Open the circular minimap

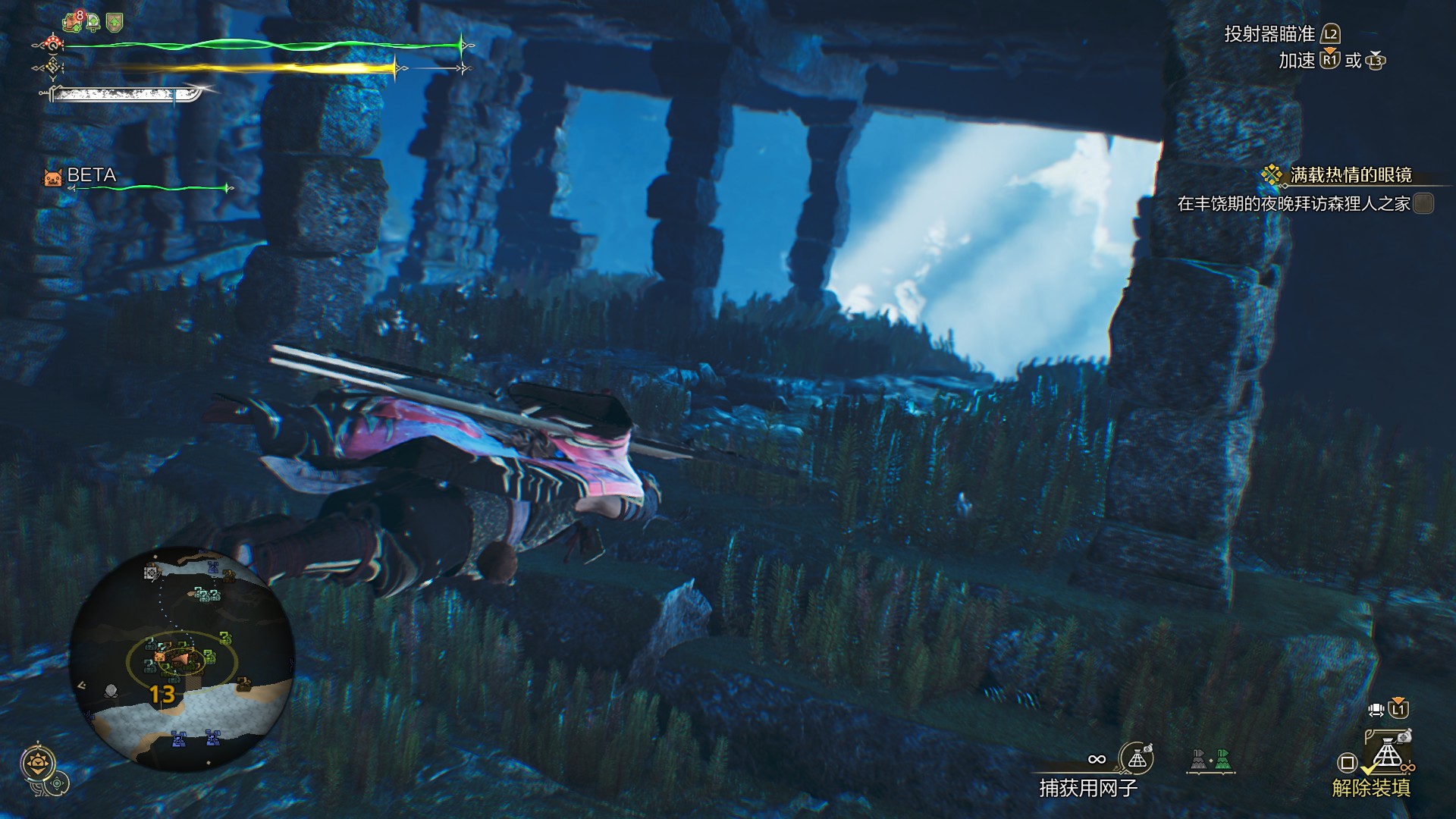pos(182,658)
